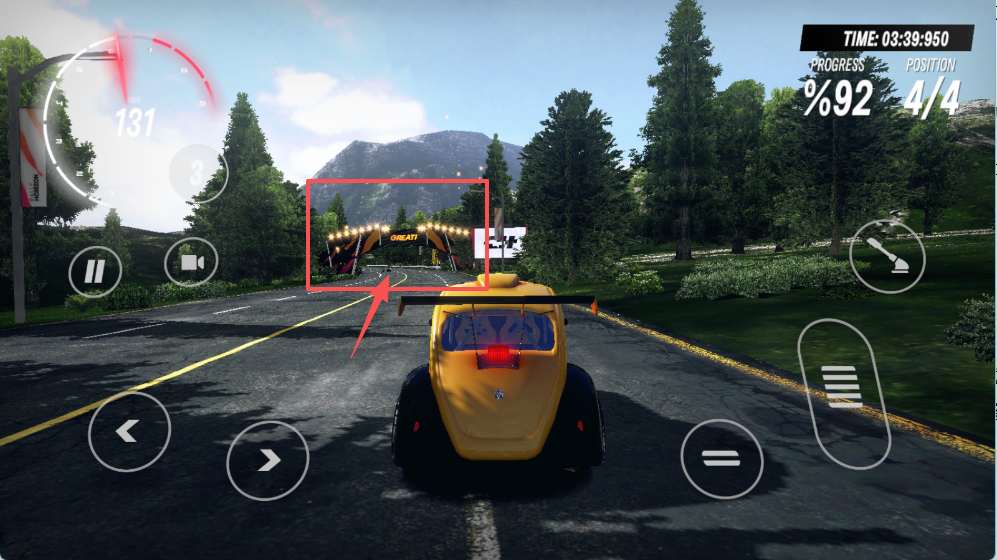Tap the steer left arrow
This screenshot has height=560, width=997.
(x=129, y=431)
